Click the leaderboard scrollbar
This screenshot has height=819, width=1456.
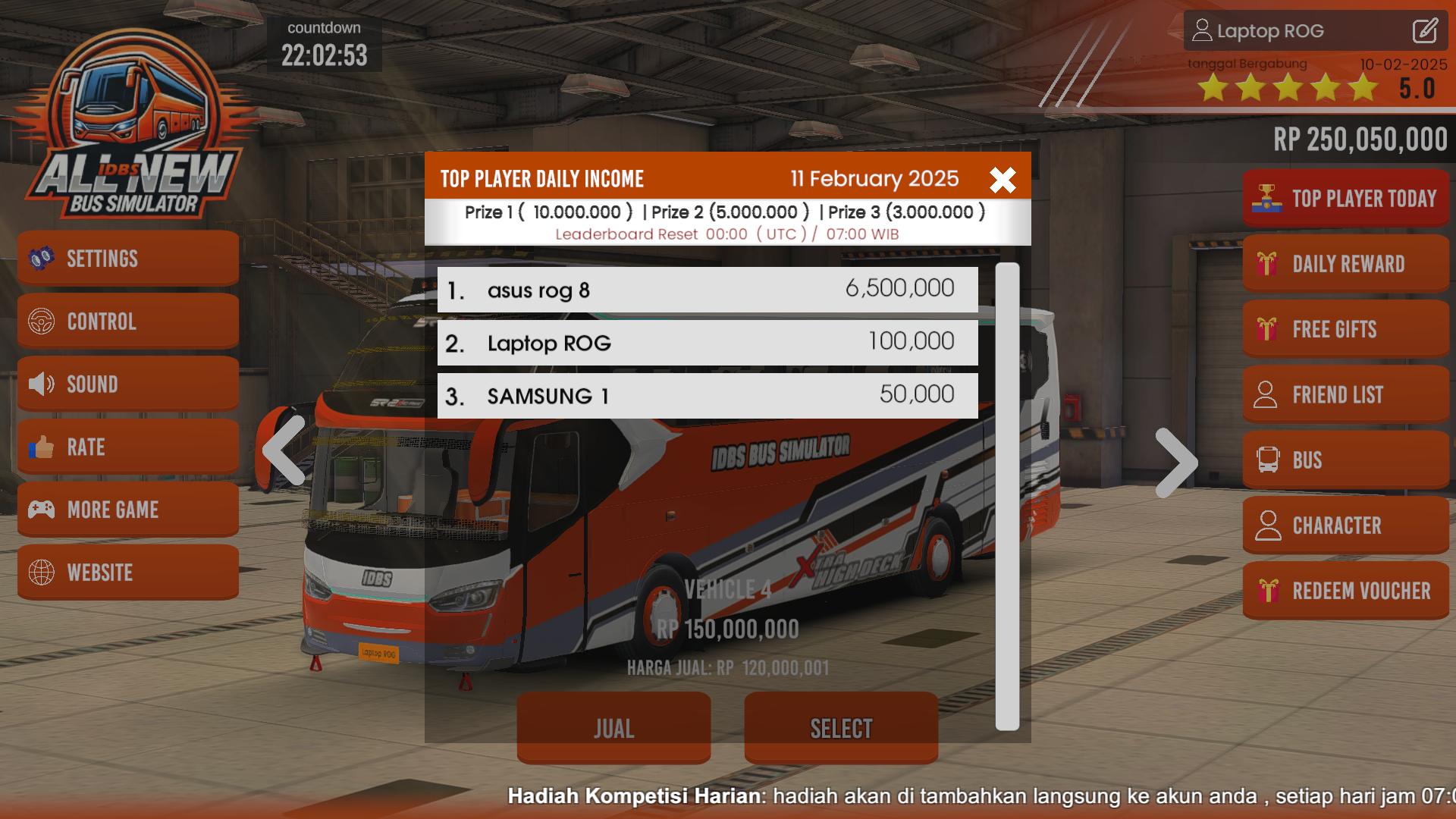point(1006,500)
